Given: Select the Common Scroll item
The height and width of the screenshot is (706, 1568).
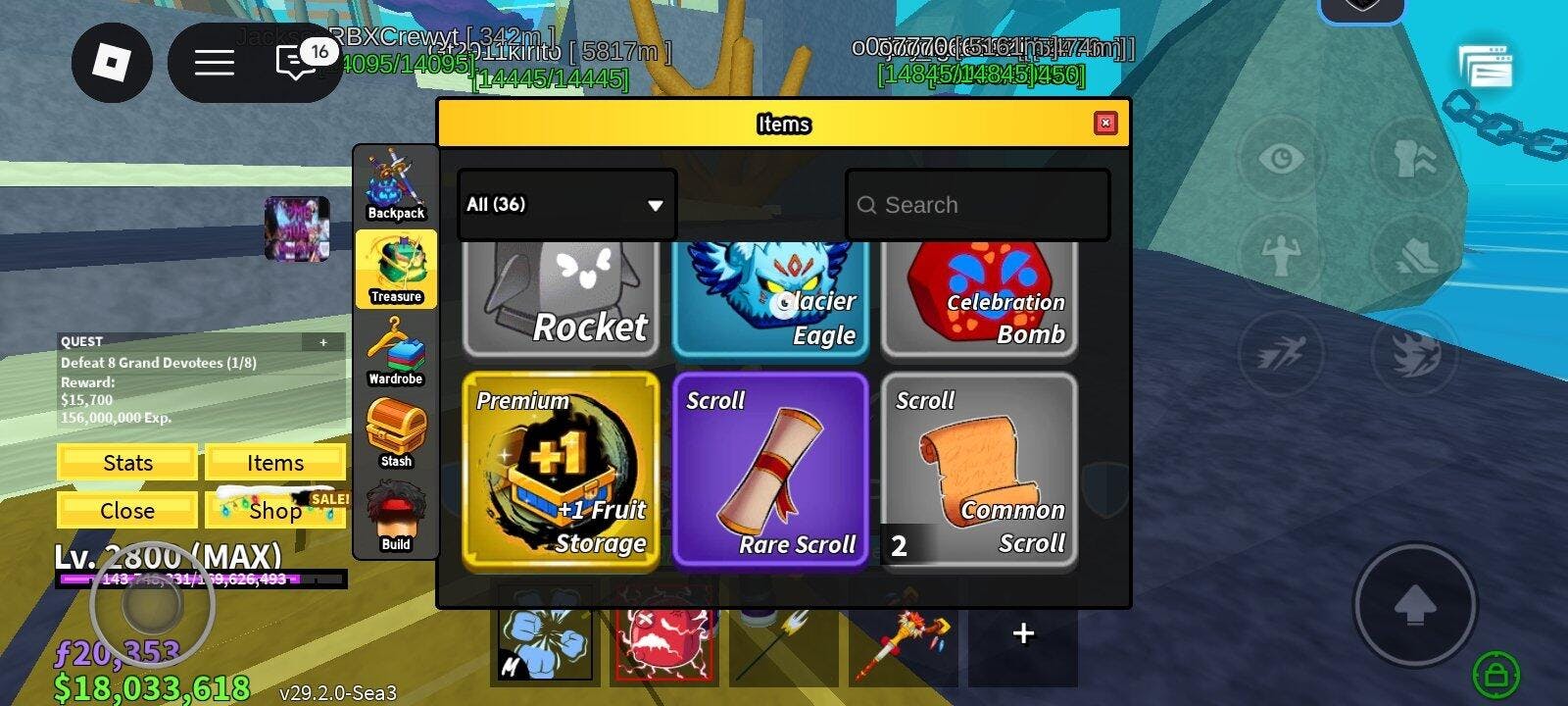Looking at the screenshot, I should click(x=979, y=471).
